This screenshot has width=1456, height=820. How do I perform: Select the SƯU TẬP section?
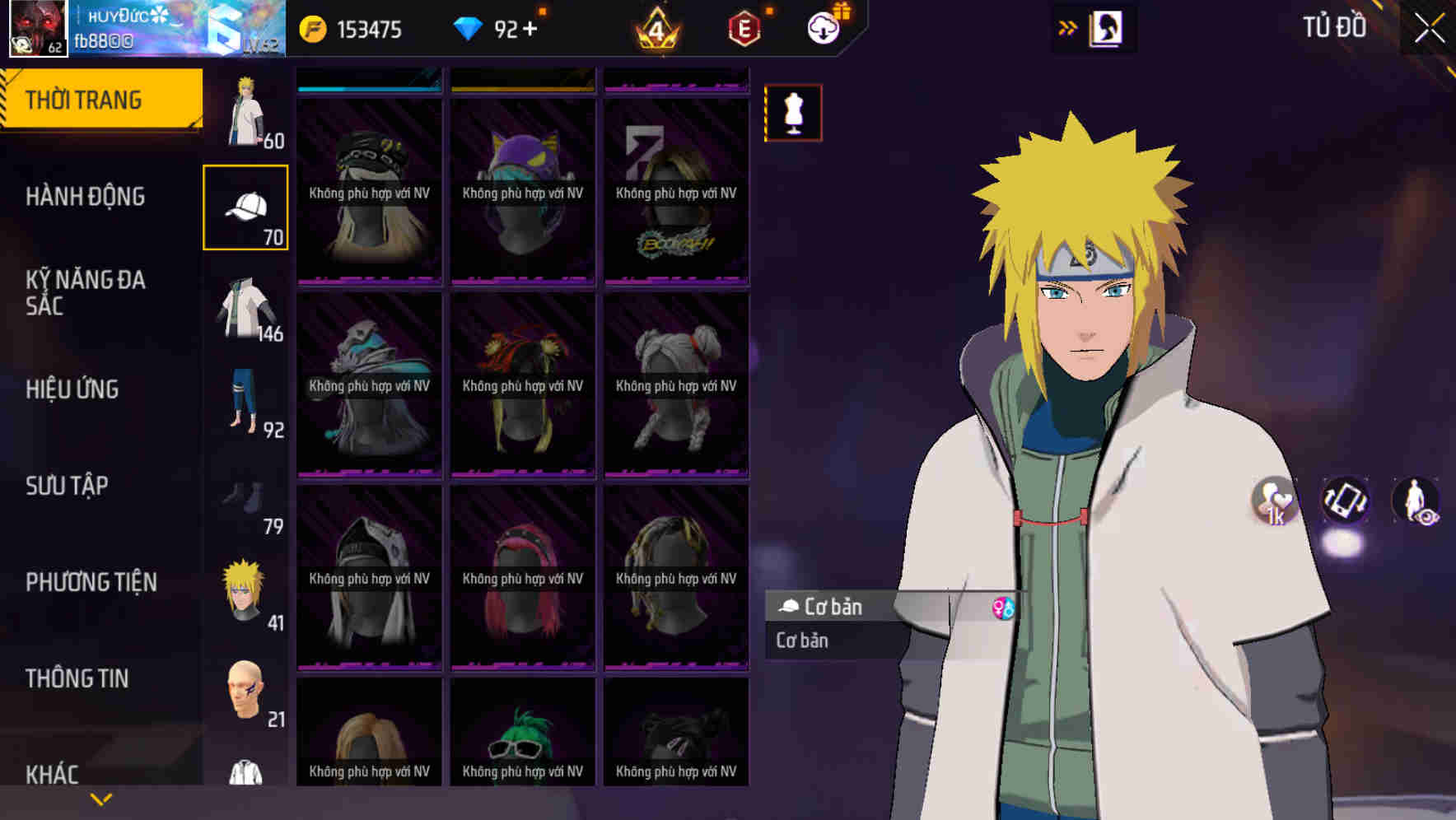(x=66, y=486)
